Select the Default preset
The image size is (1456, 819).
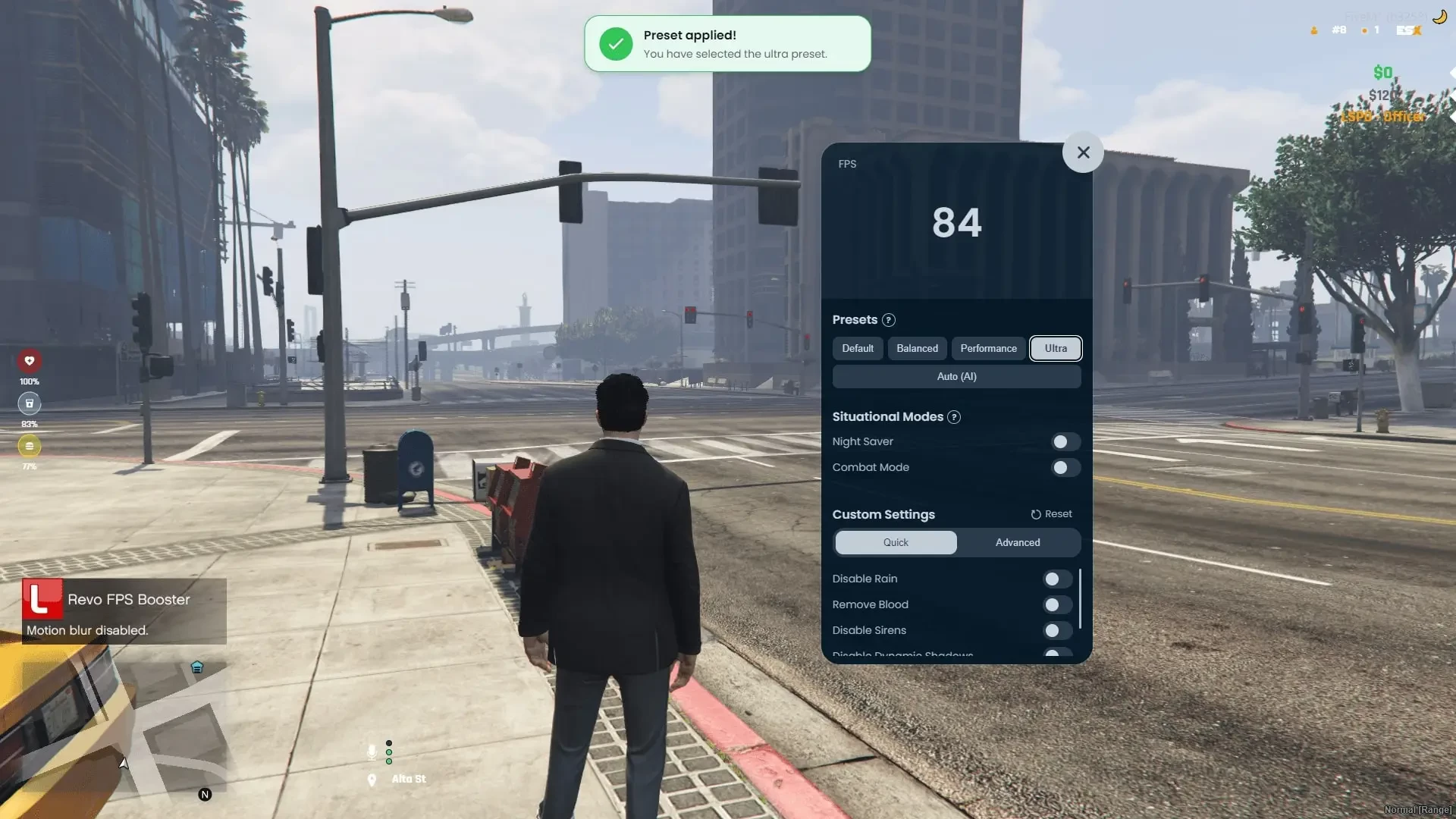point(858,348)
